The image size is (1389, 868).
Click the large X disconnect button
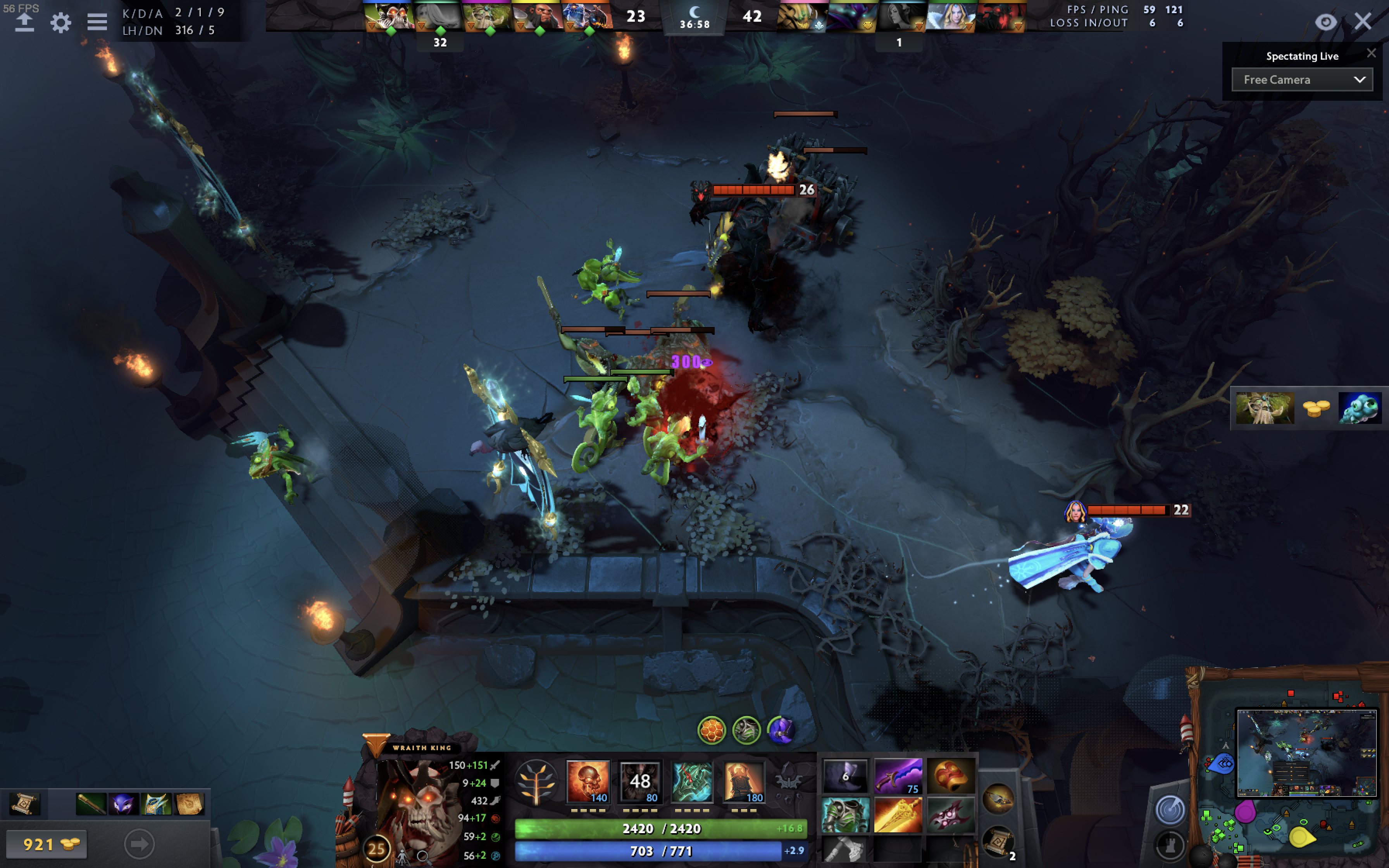coord(1363,22)
